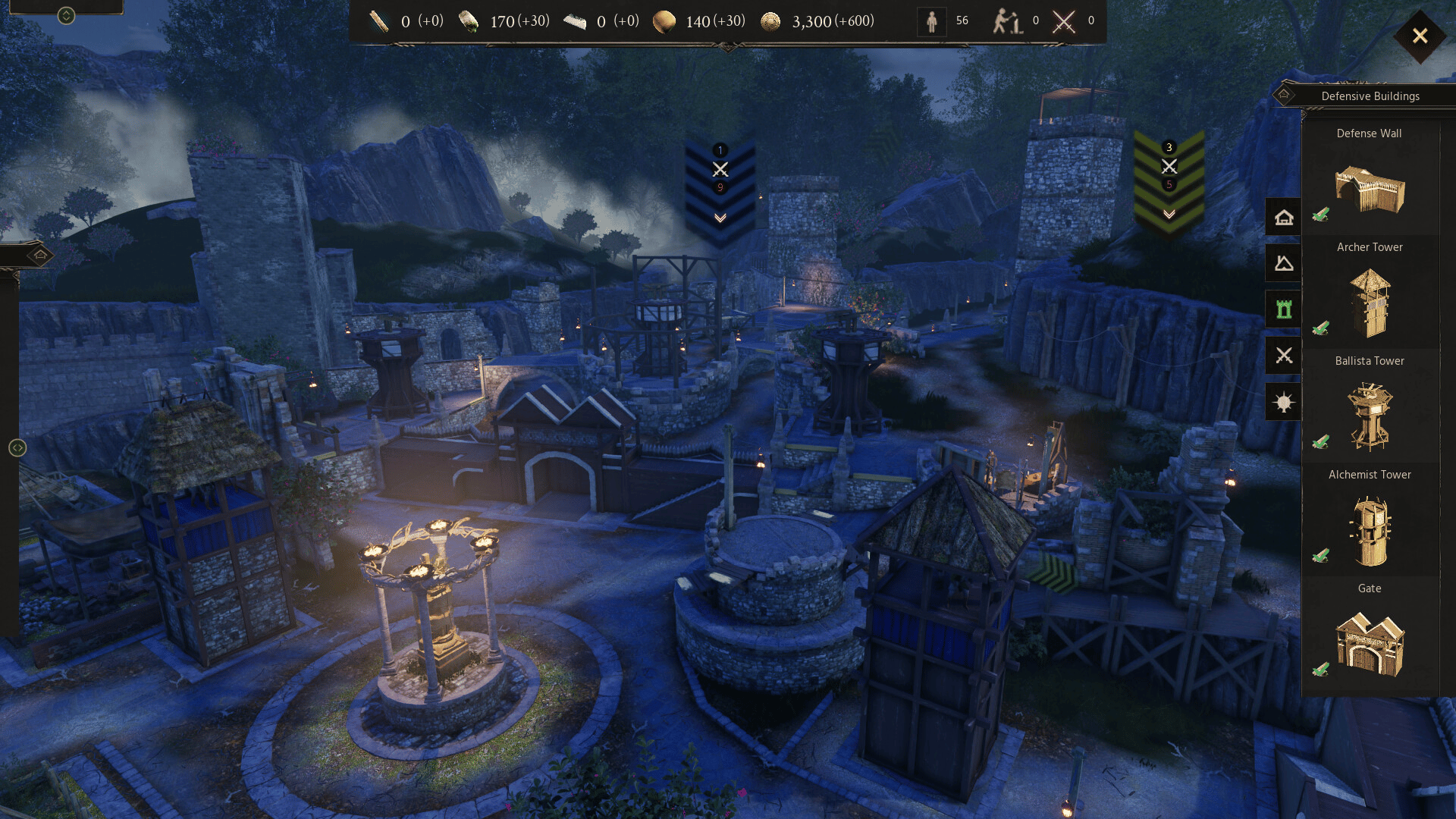
Task: Close the build menu with the X button
Action: point(1420,36)
